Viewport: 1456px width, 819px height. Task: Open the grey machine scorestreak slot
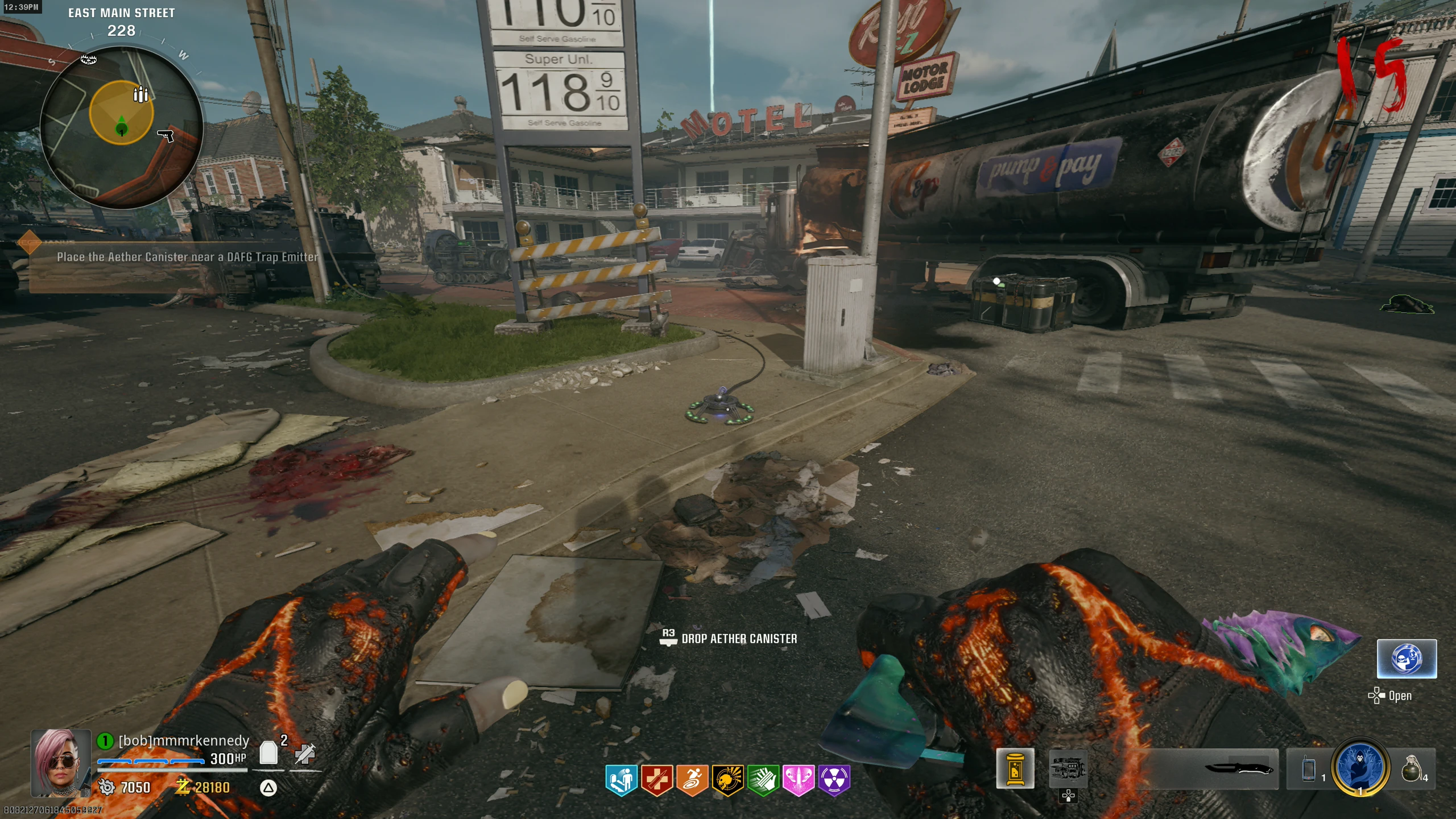[1068, 769]
